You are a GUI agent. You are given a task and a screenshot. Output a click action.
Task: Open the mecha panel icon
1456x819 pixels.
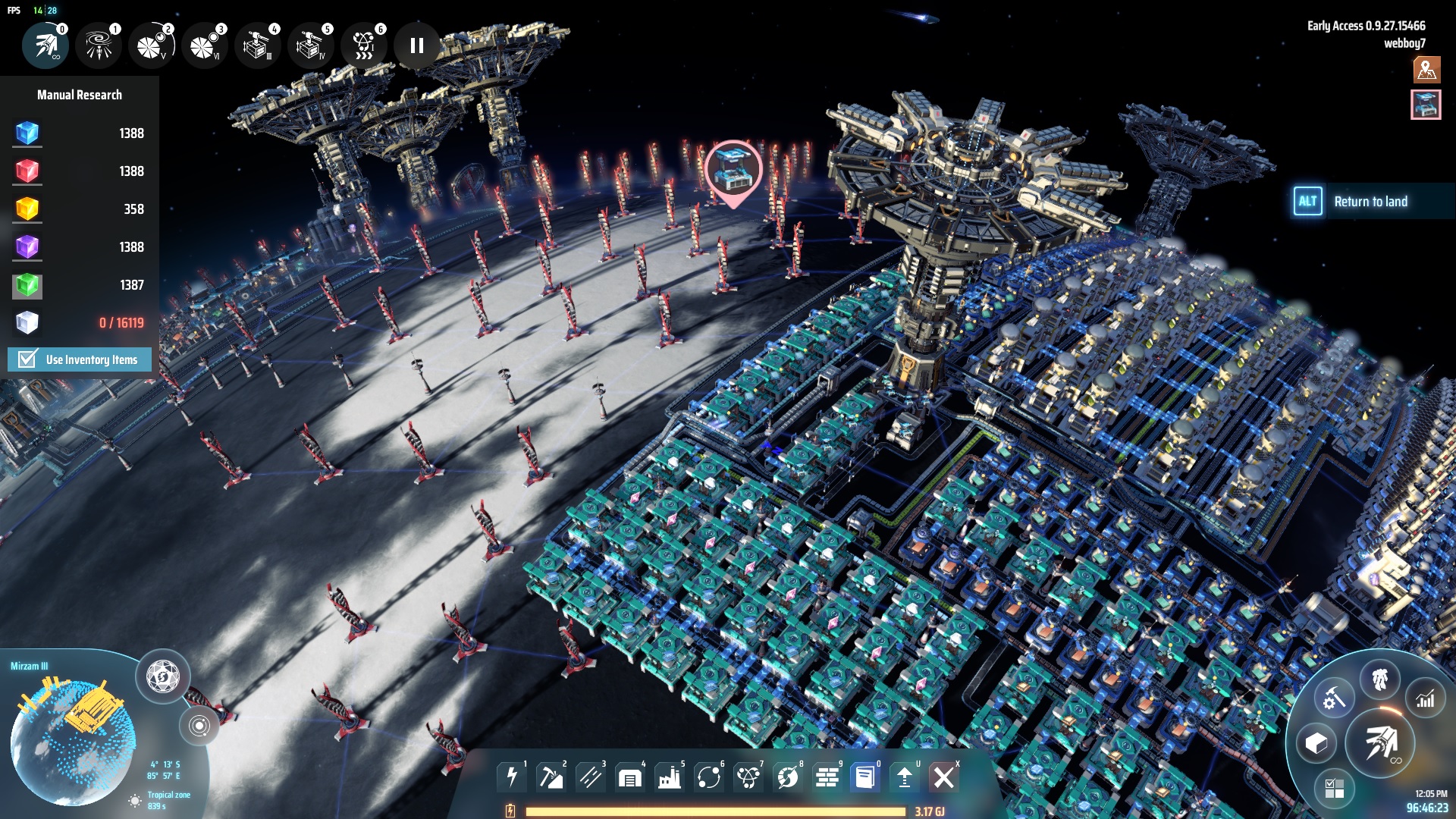(1379, 679)
